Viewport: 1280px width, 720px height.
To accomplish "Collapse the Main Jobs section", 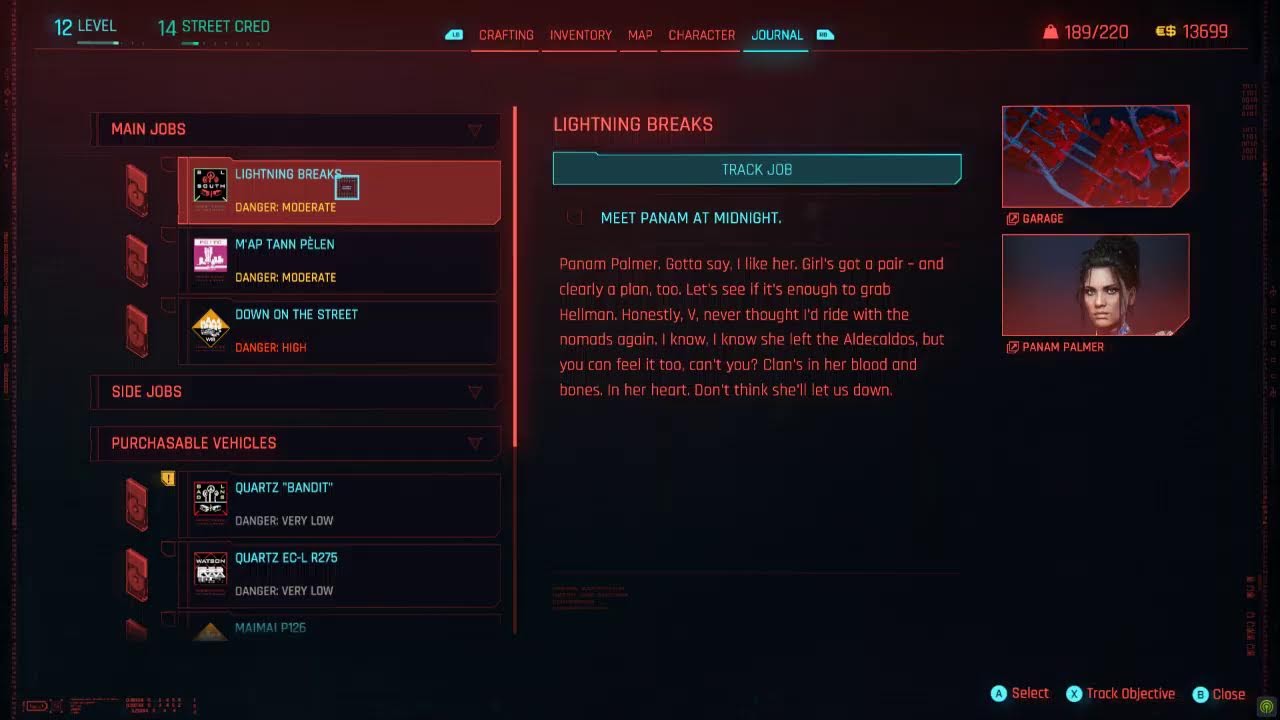I will pyautogui.click(x=475, y=130).
